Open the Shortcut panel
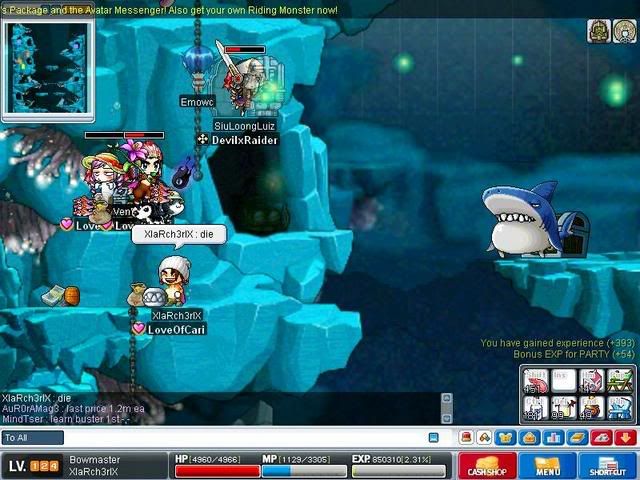 607,466
